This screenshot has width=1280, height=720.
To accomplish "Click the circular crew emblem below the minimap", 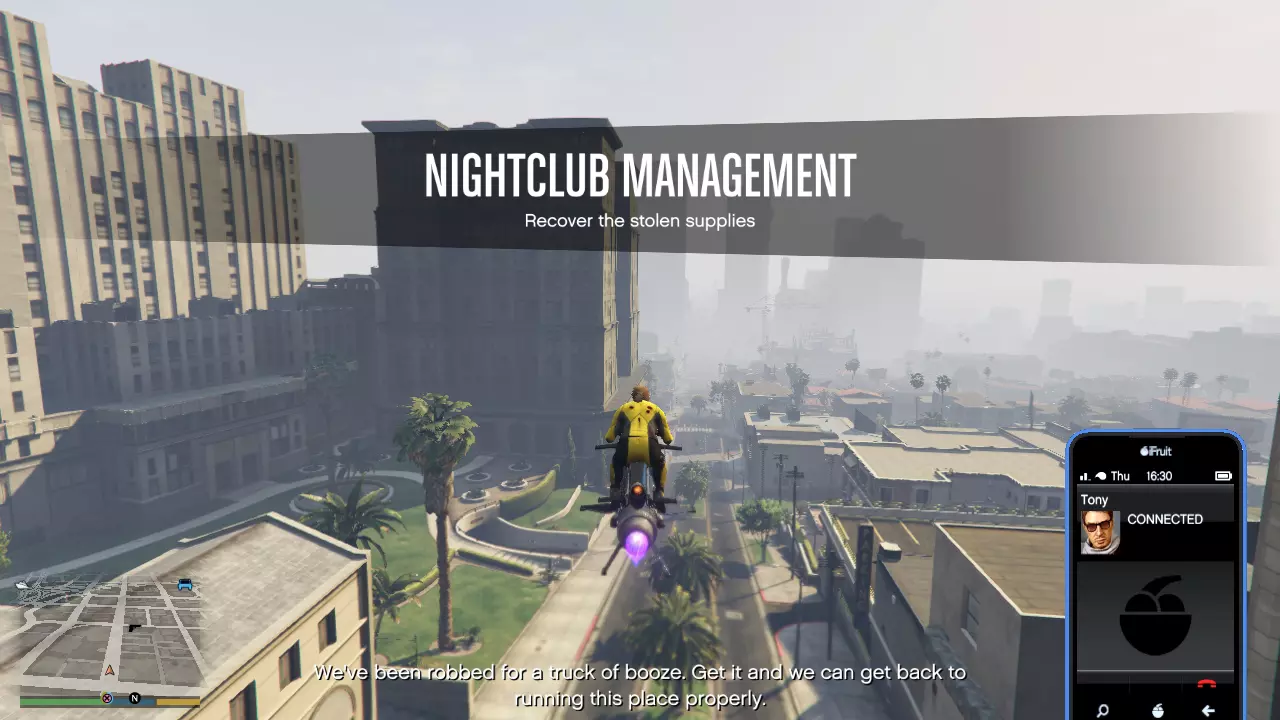I will [107, 698].
